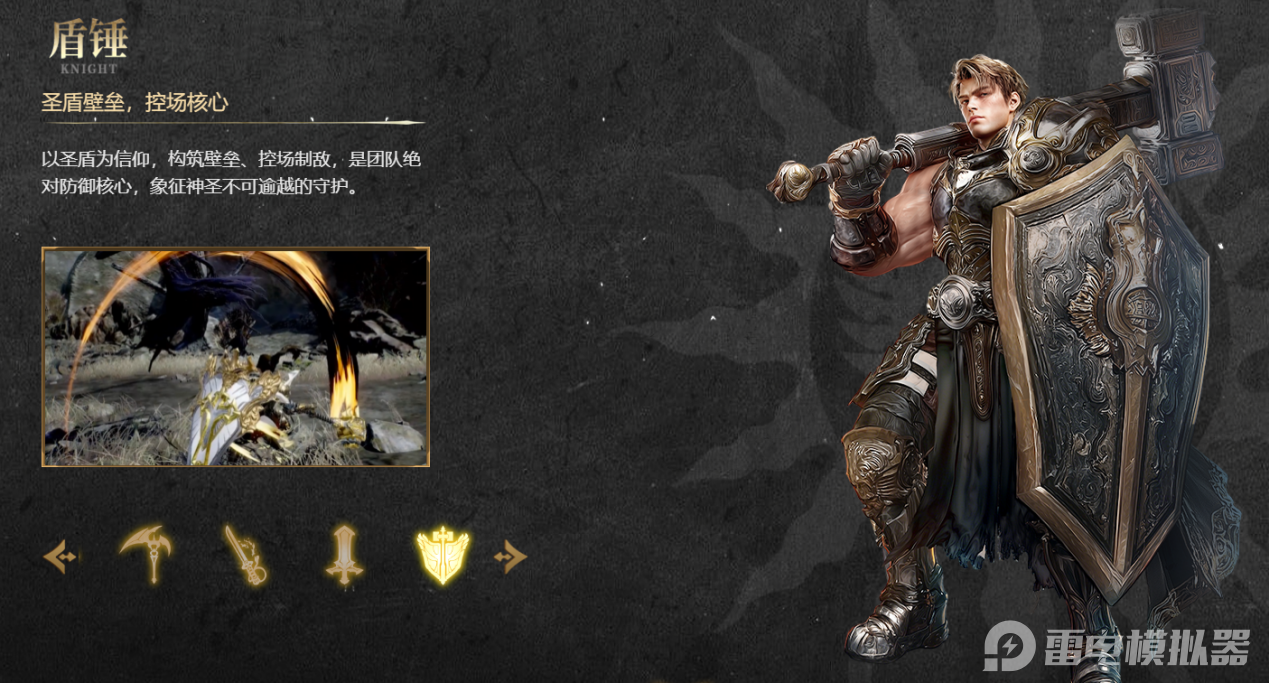Pick the winged shield Knight class icon
Viewport: 1269px width, 683px height.
click(x=442, y=555)
